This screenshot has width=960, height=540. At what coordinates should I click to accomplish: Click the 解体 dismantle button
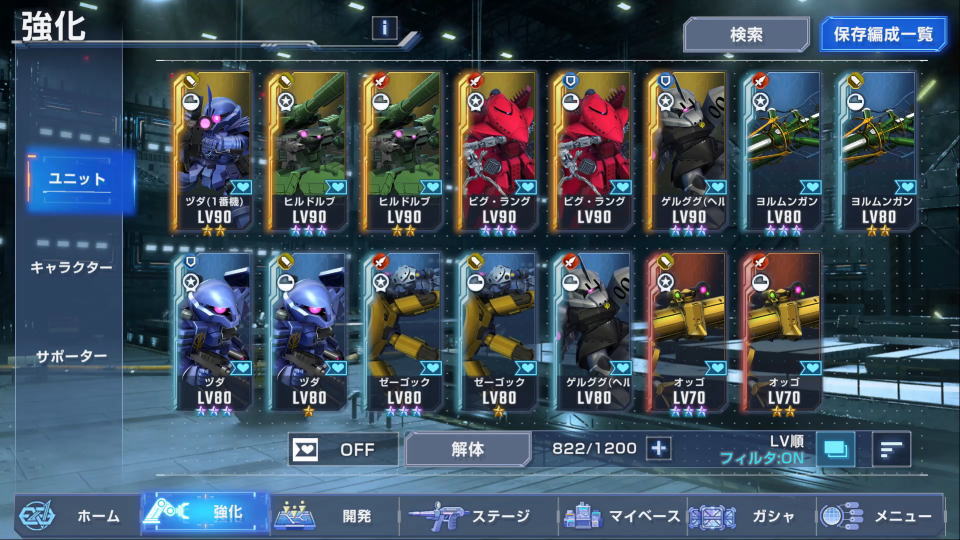click(x=467, y=449)
